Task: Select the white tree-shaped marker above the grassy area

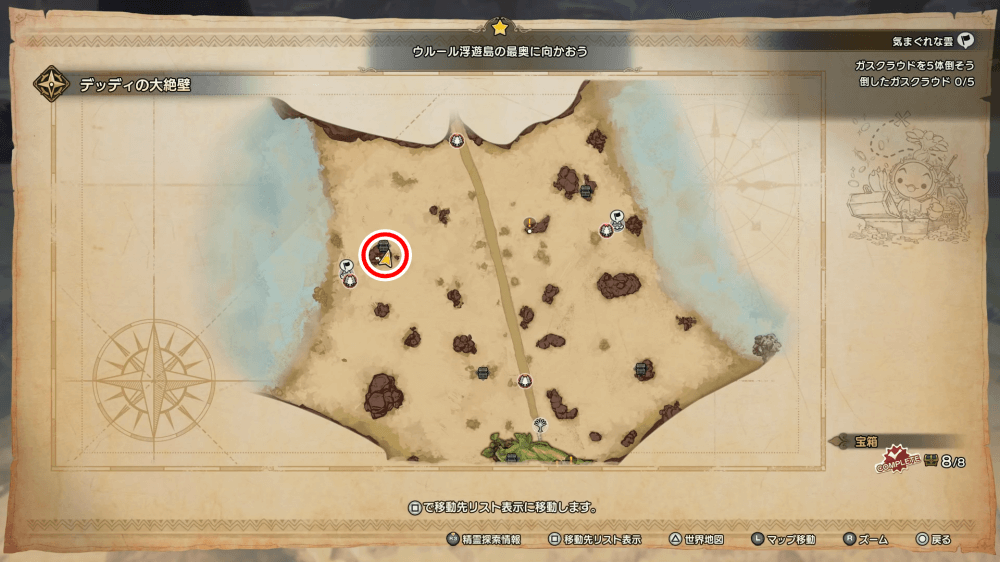Action: [x=541, y=424]
